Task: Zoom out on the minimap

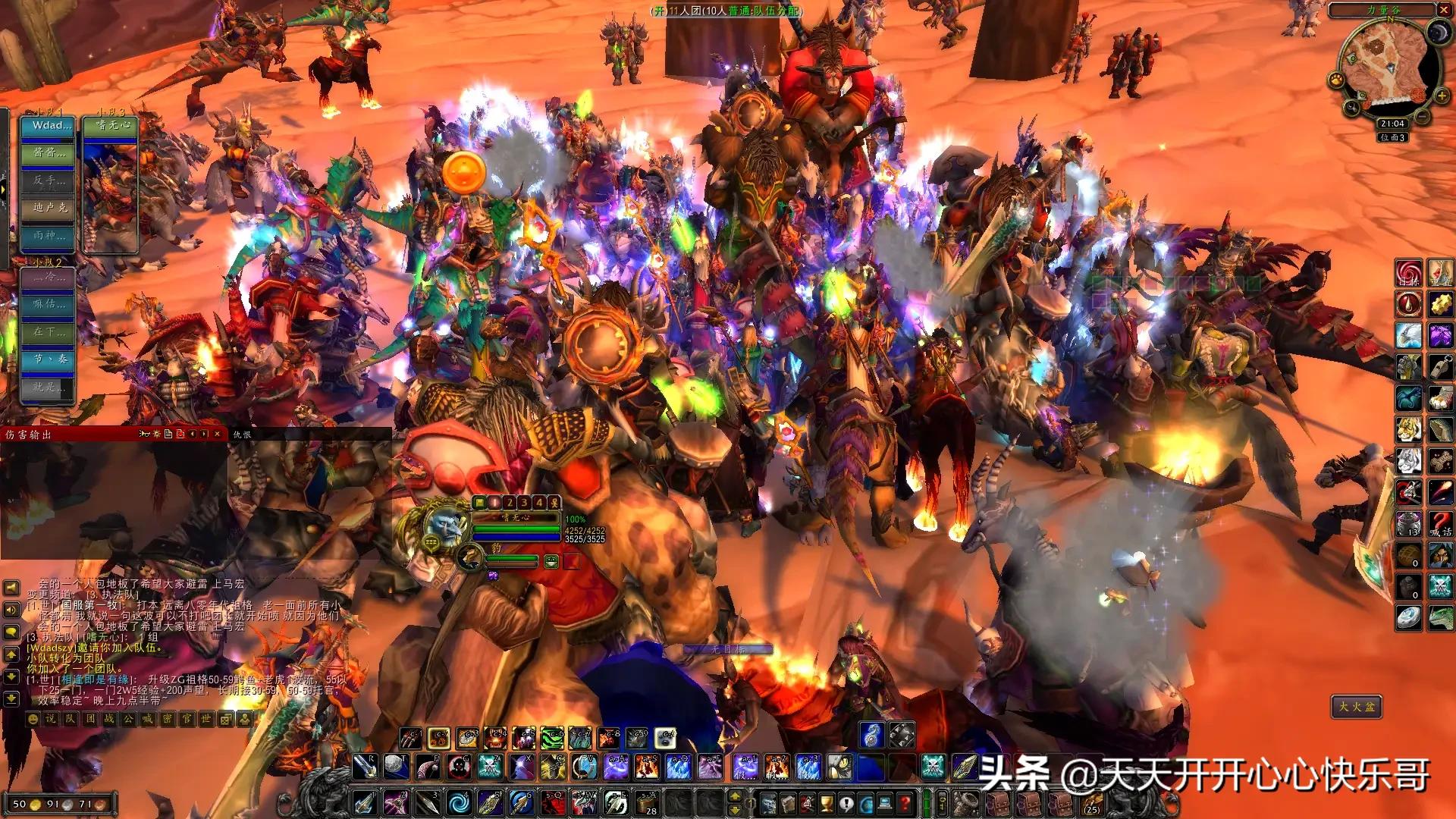Action: [1423, 118]
